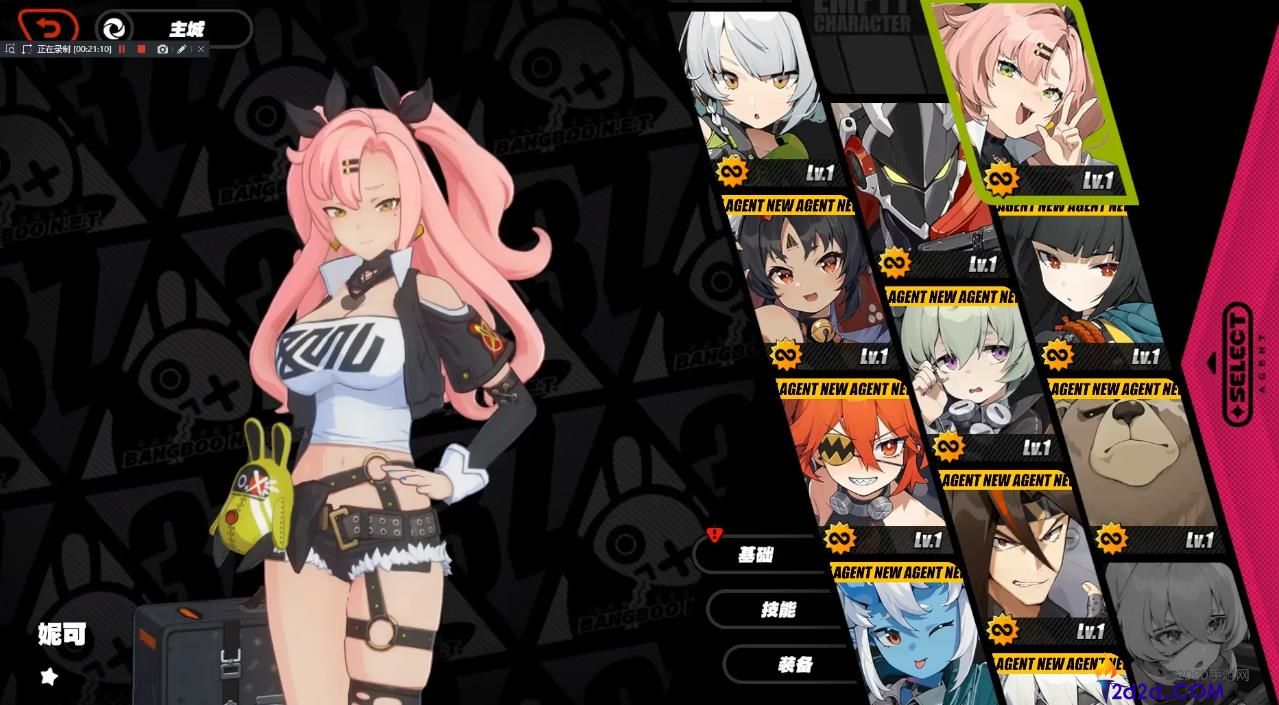Viewport: 1279px width, 705px height.
Task: Pause the screen recording
Action: click(122, 48)
